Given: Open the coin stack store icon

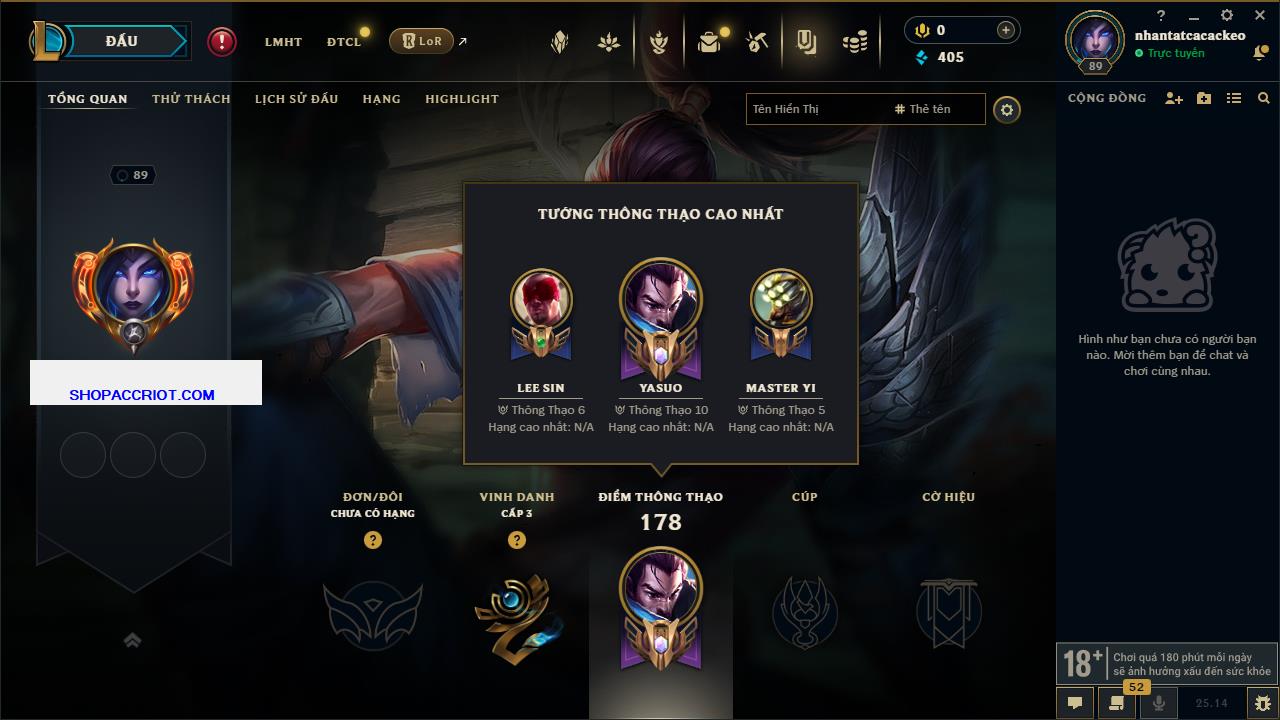Looking at the screenshot, I should coord(854,42).
